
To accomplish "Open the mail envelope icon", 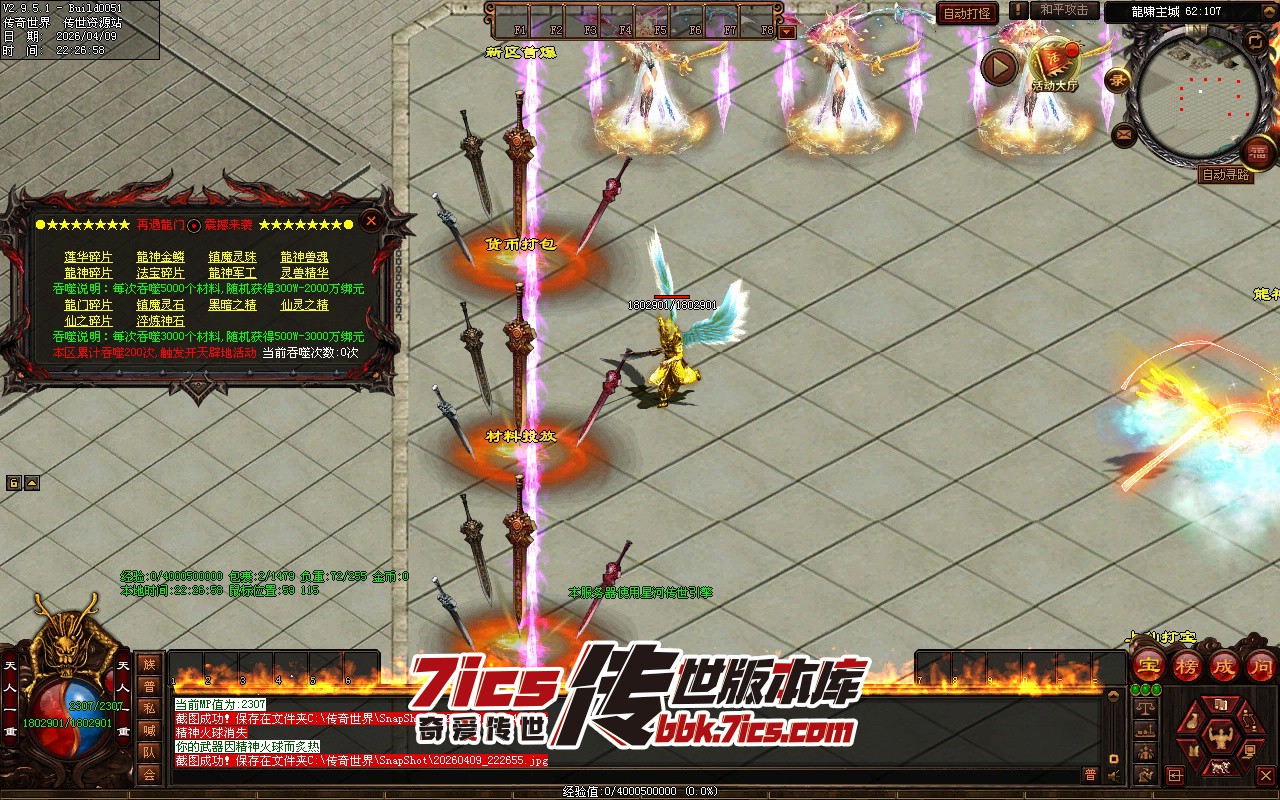I will [1123, 133].
